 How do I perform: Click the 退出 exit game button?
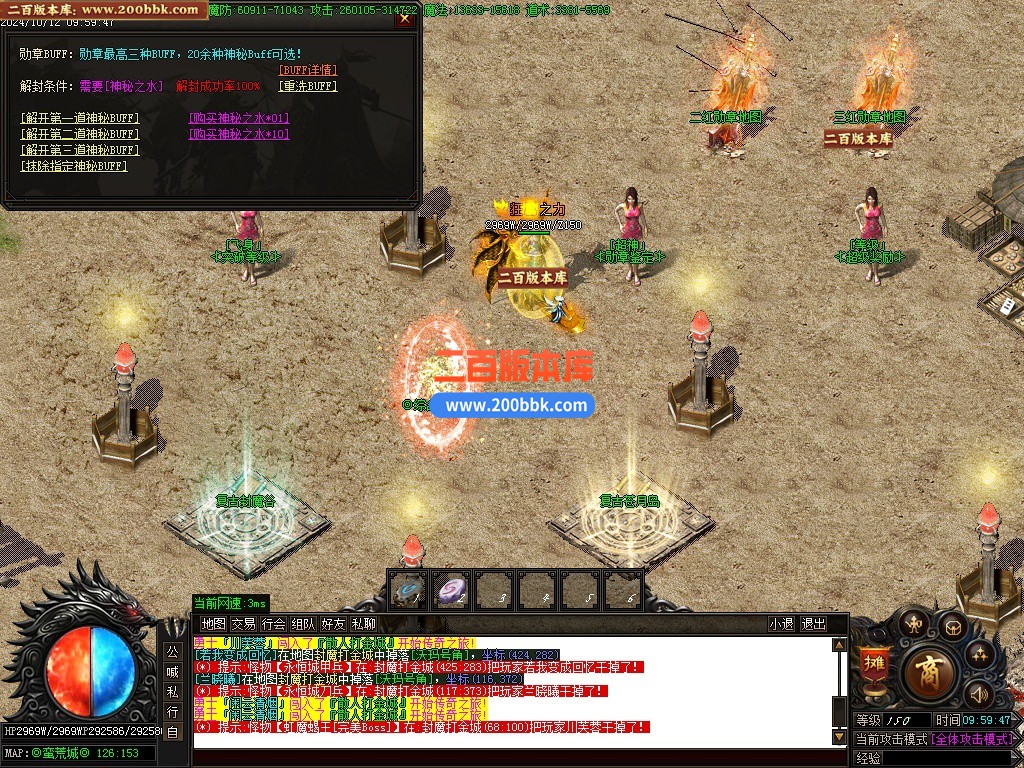point(814,624)
